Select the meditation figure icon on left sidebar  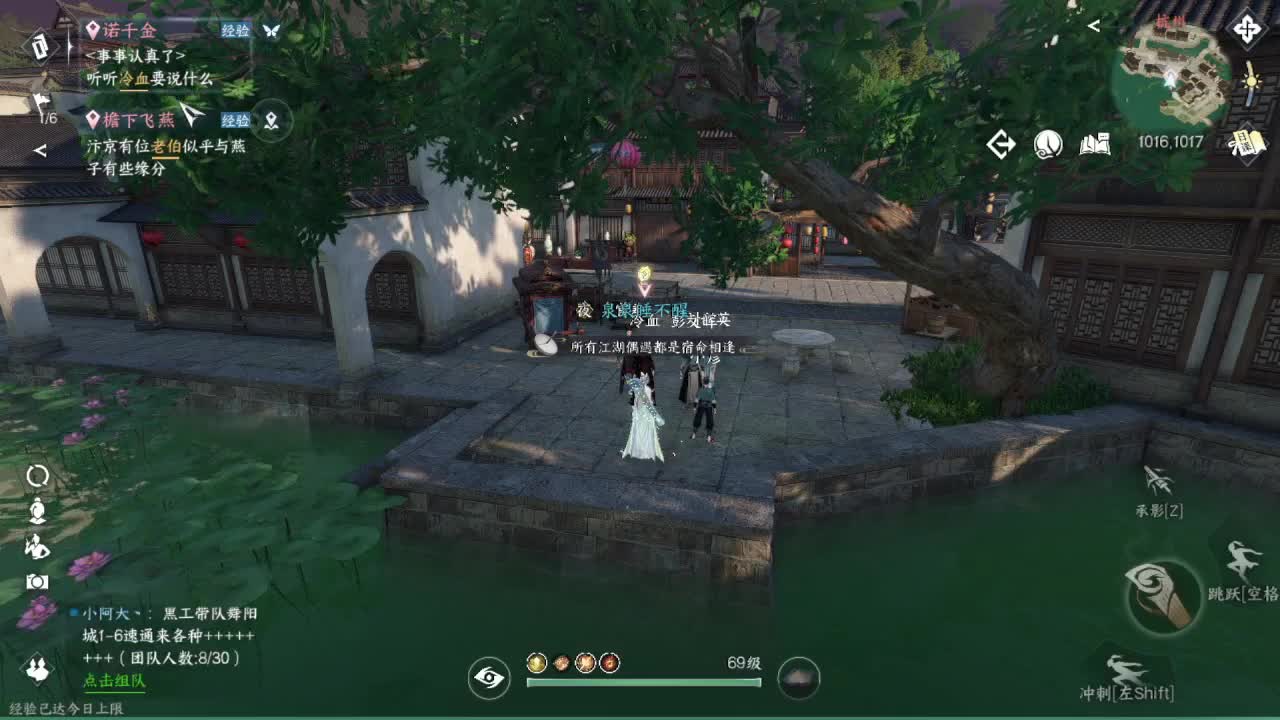tap(38, 510)
